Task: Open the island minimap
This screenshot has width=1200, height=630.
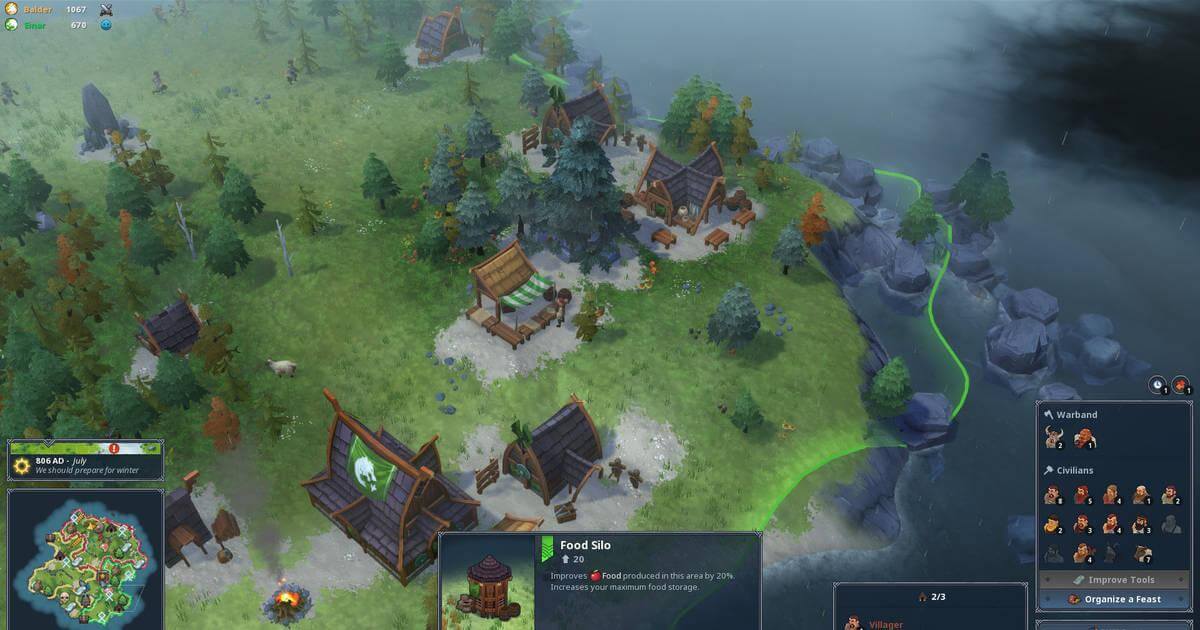Action: [x=85, y=555]
